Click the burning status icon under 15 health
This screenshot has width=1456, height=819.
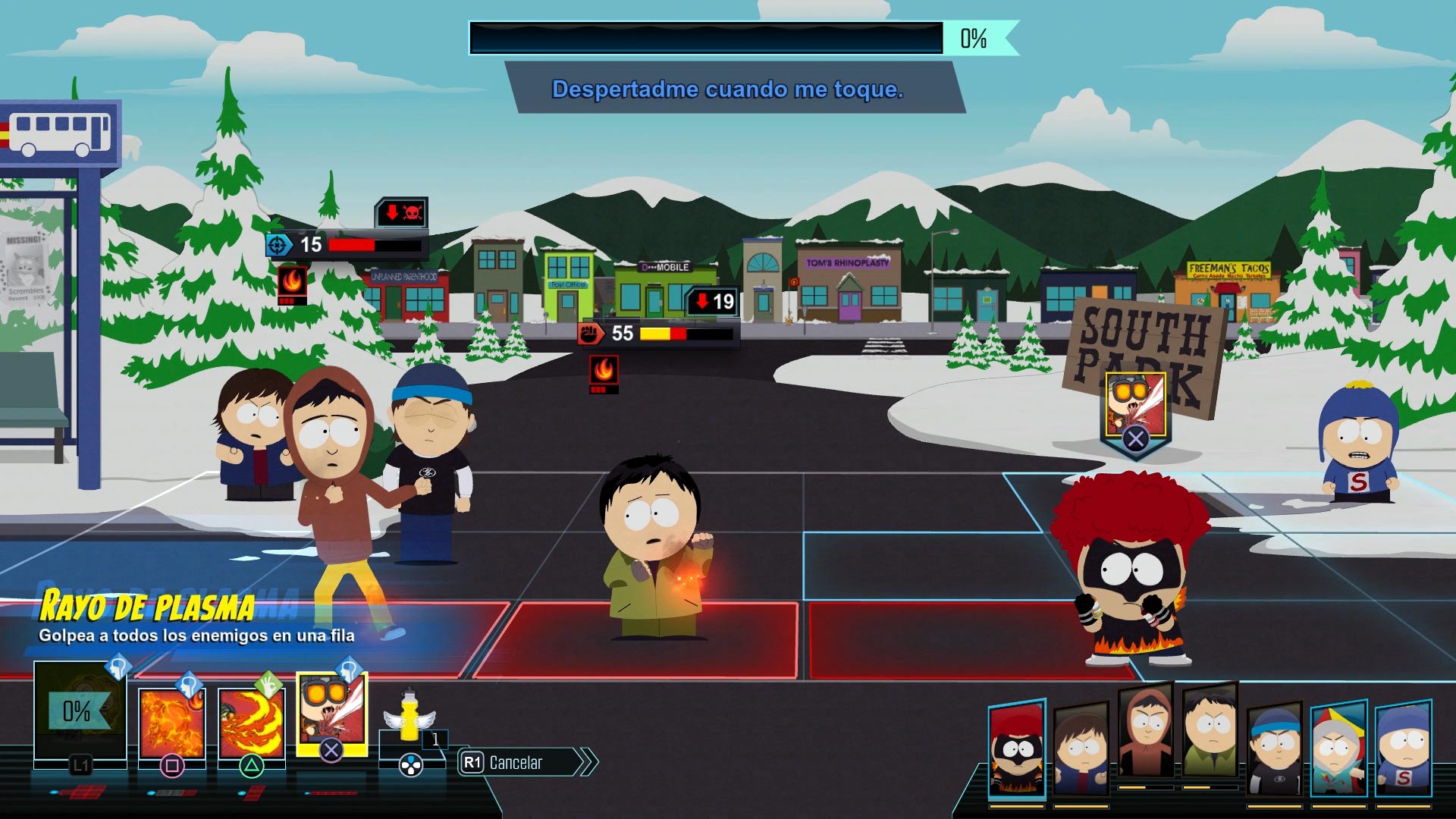[x=292, y=282]
